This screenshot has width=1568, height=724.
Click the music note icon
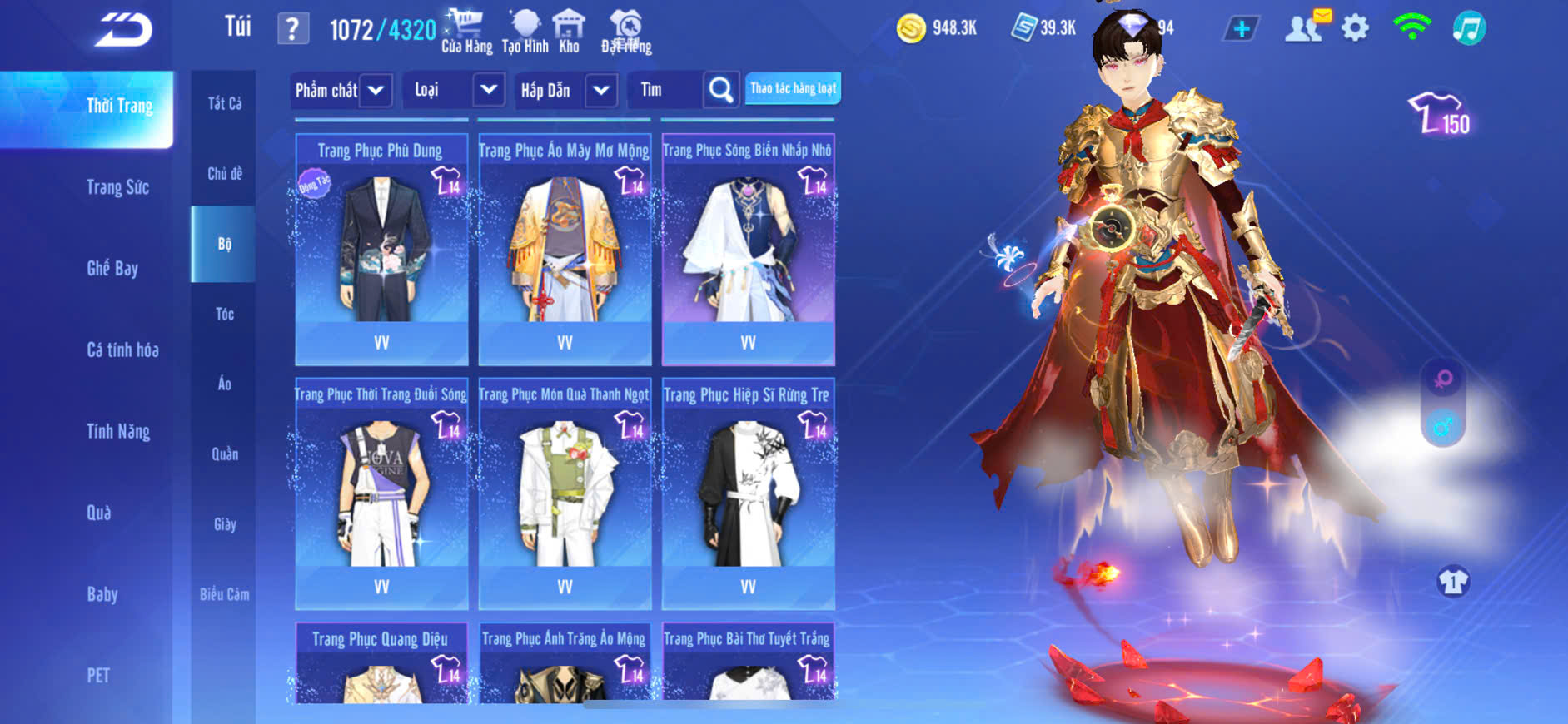pyautogui.click(x=1469, y=28)
